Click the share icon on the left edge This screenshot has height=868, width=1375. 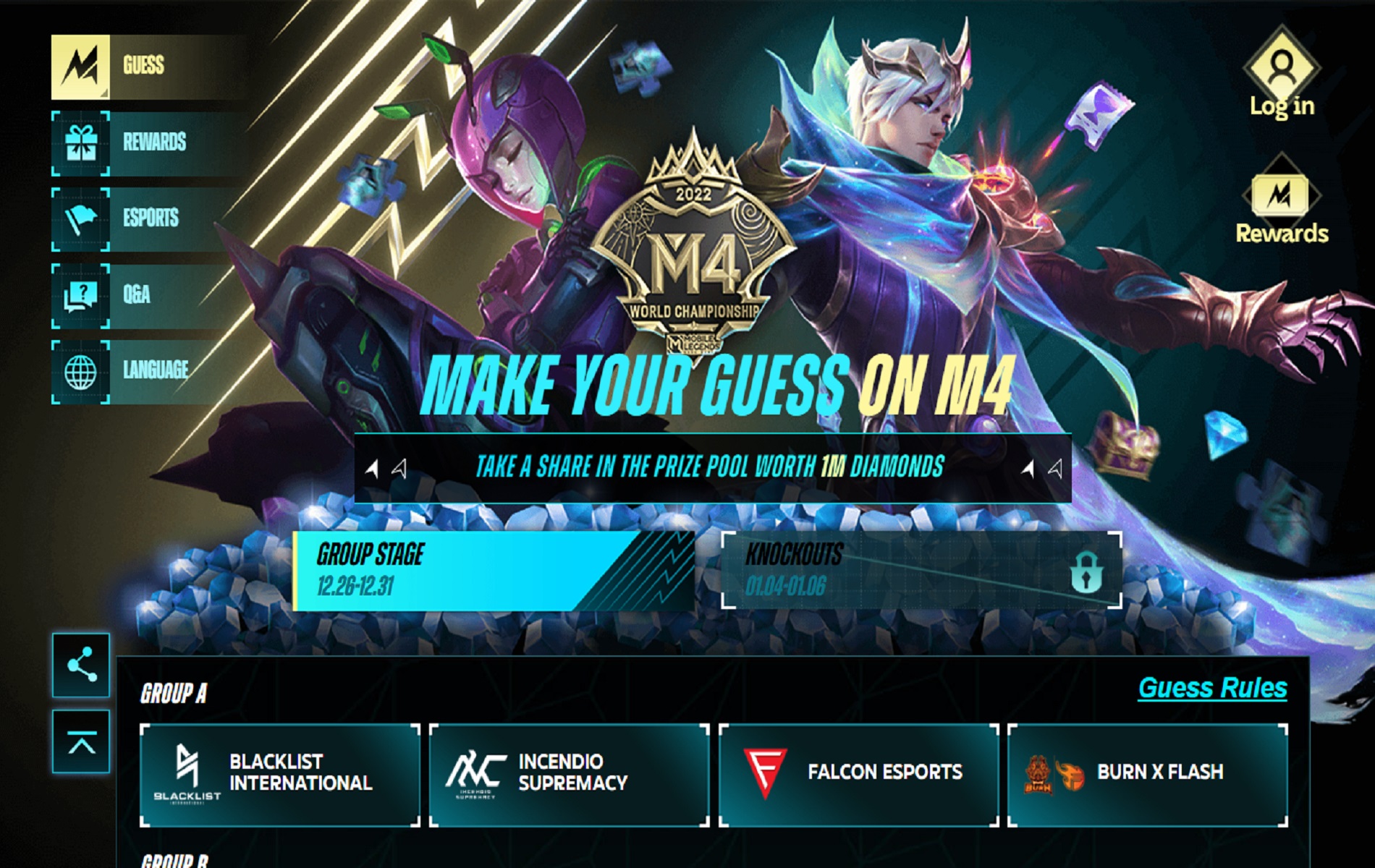tap(82, 665)
